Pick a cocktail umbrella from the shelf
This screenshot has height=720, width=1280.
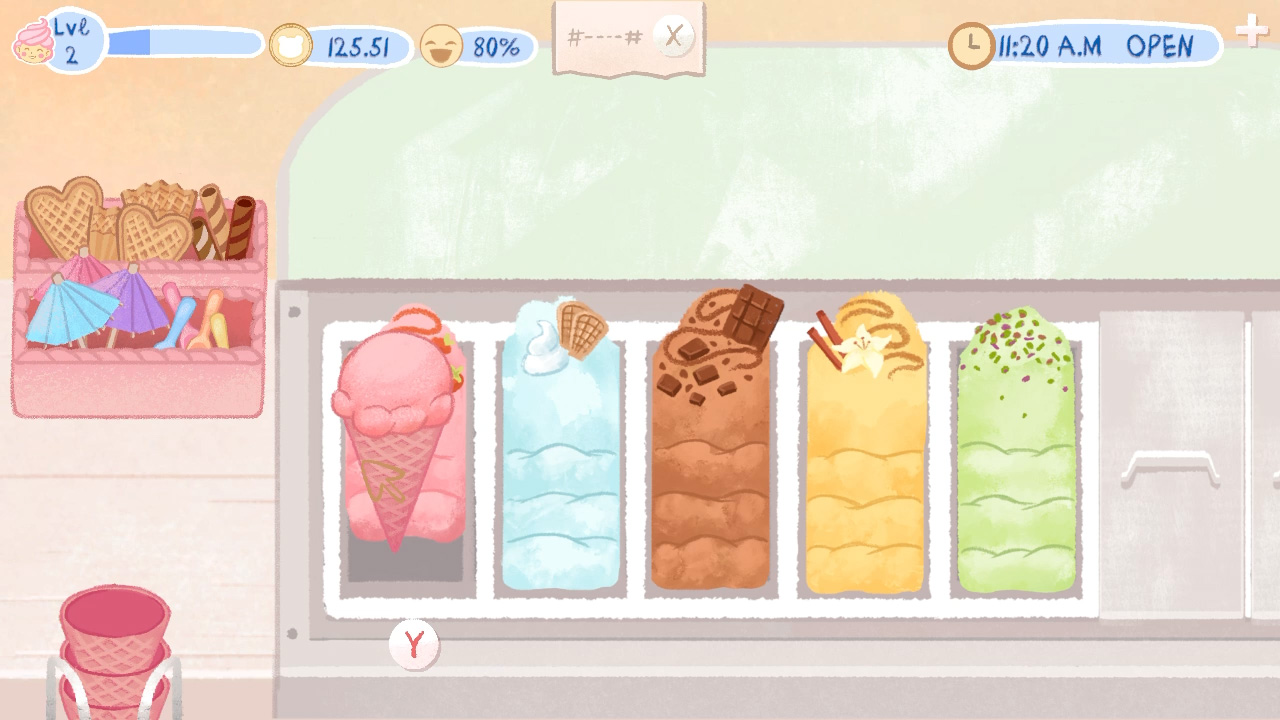[x=80, y=320]
